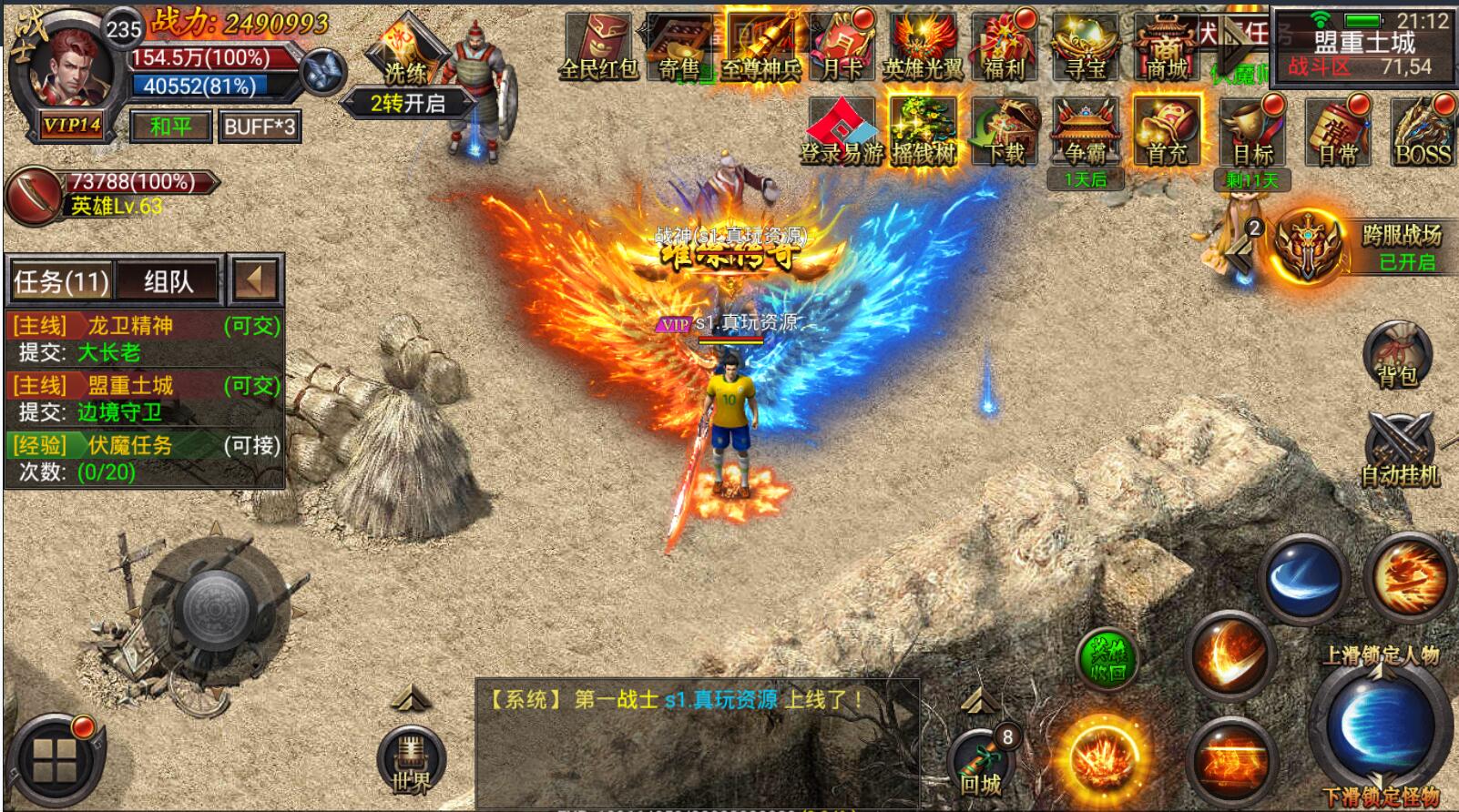Open the 日常 daily activities icon

pos(1337,134)
